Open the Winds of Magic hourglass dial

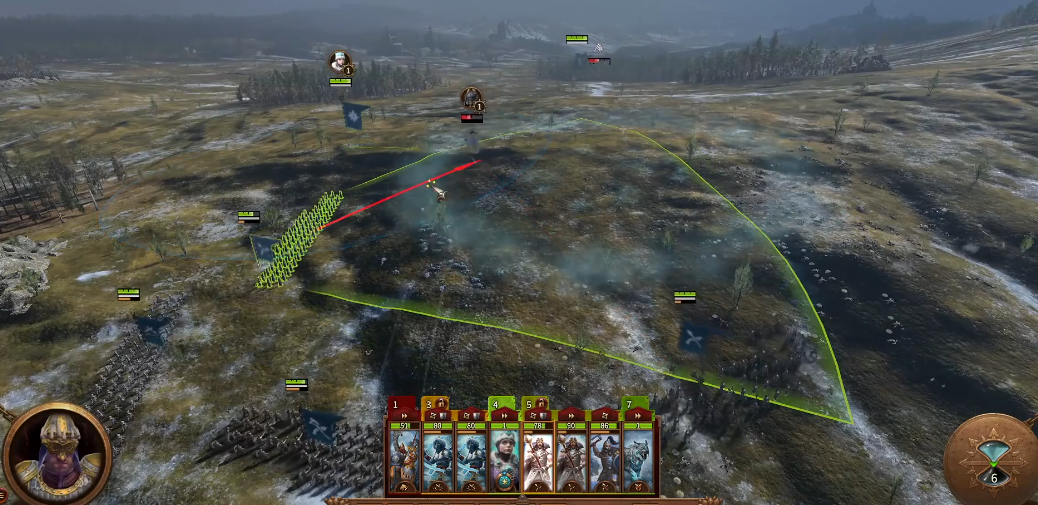(990, 462)
